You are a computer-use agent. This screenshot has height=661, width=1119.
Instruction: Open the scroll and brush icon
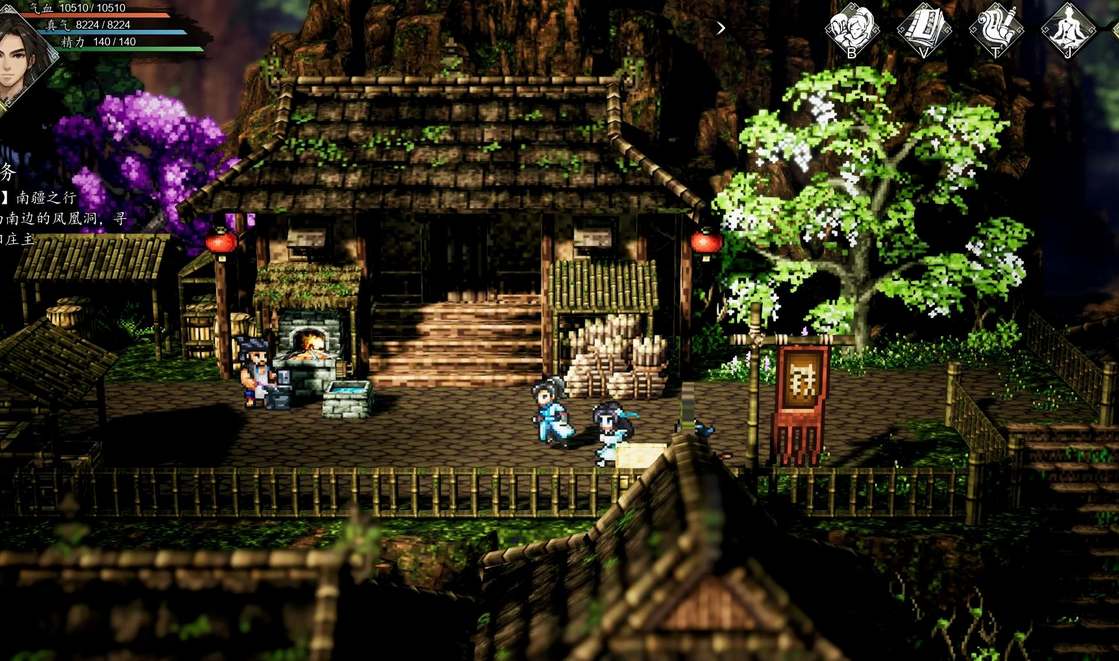click(x=995, y=28)
